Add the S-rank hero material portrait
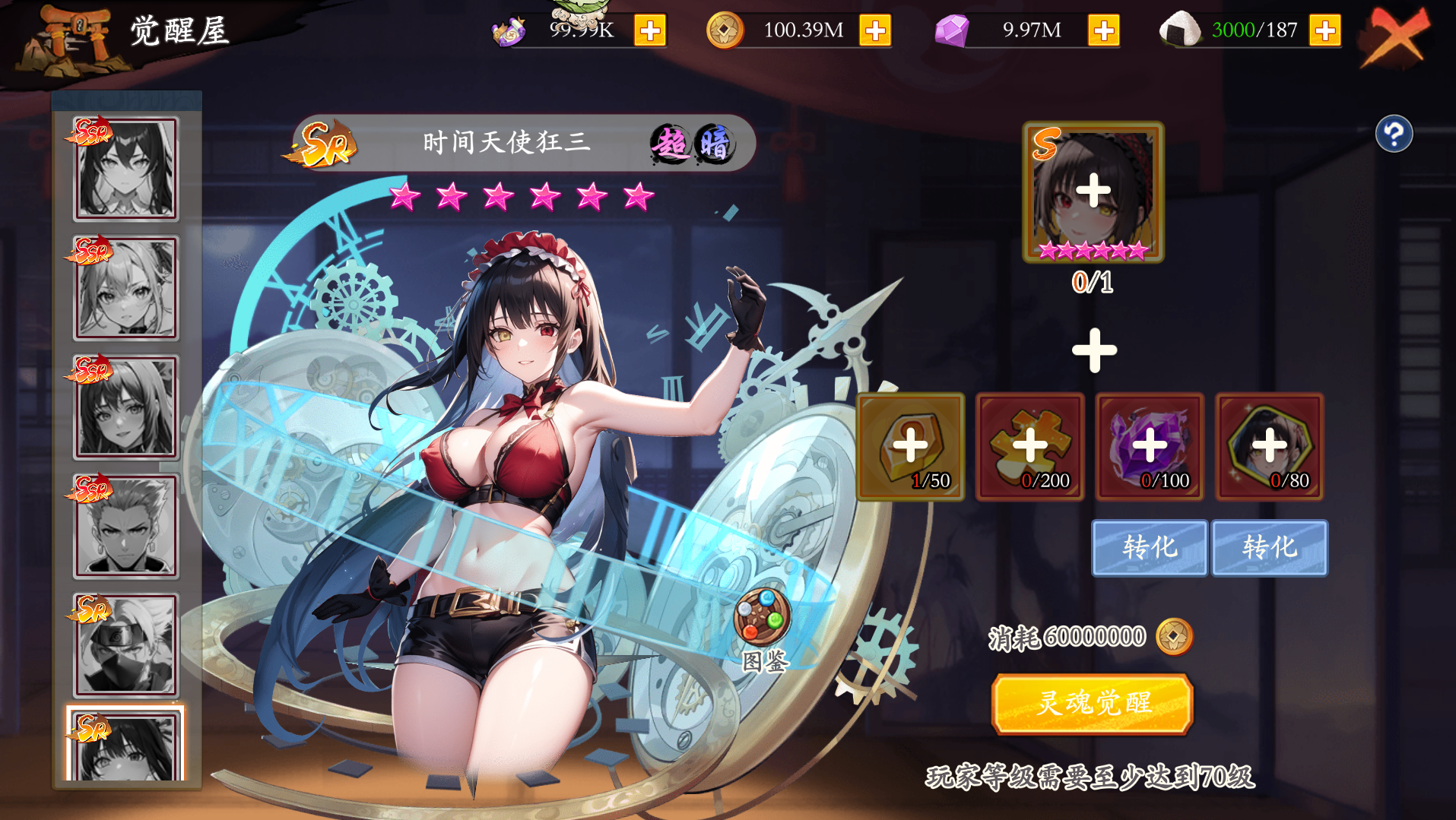 (1093, 192)
